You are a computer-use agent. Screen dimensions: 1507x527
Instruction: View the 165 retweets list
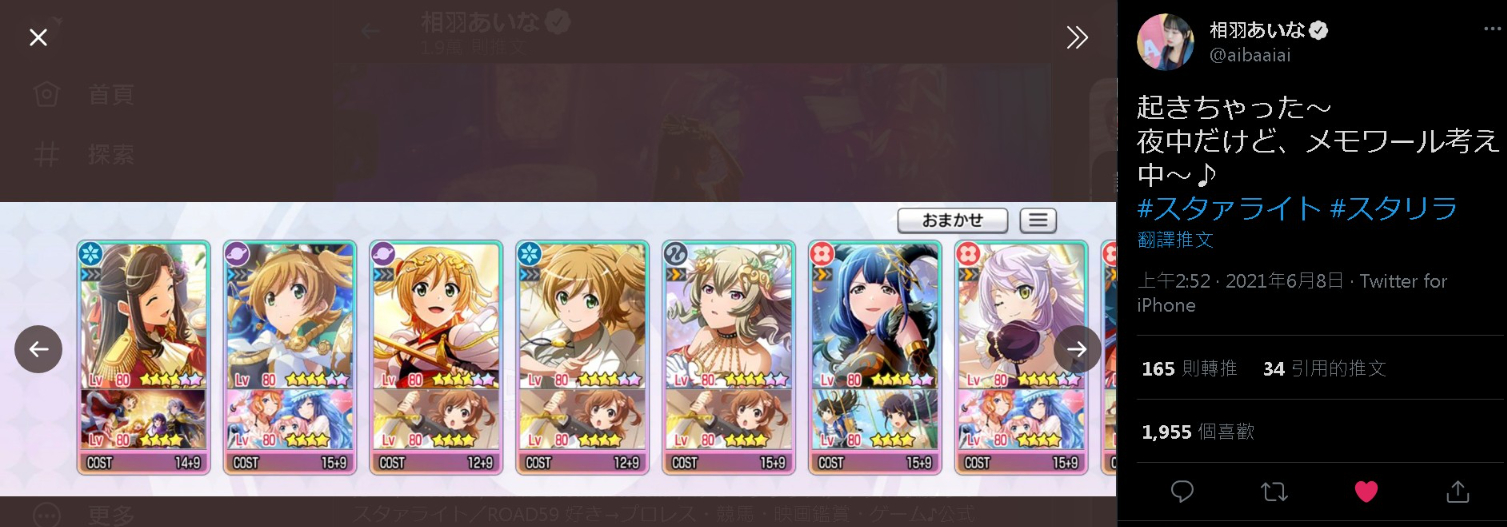(x=1189, y=369)
